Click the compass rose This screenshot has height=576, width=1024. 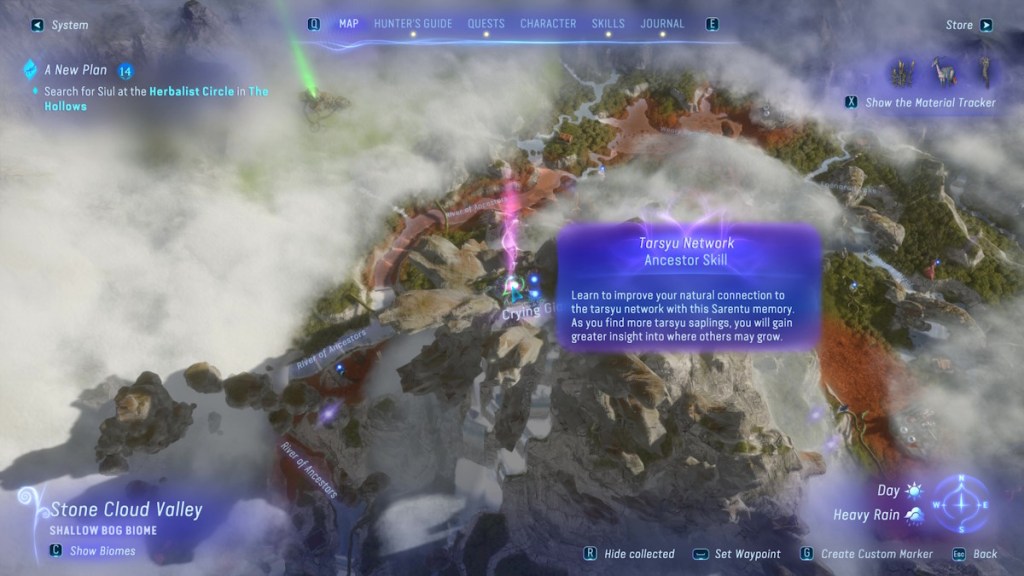click(961, 503)
